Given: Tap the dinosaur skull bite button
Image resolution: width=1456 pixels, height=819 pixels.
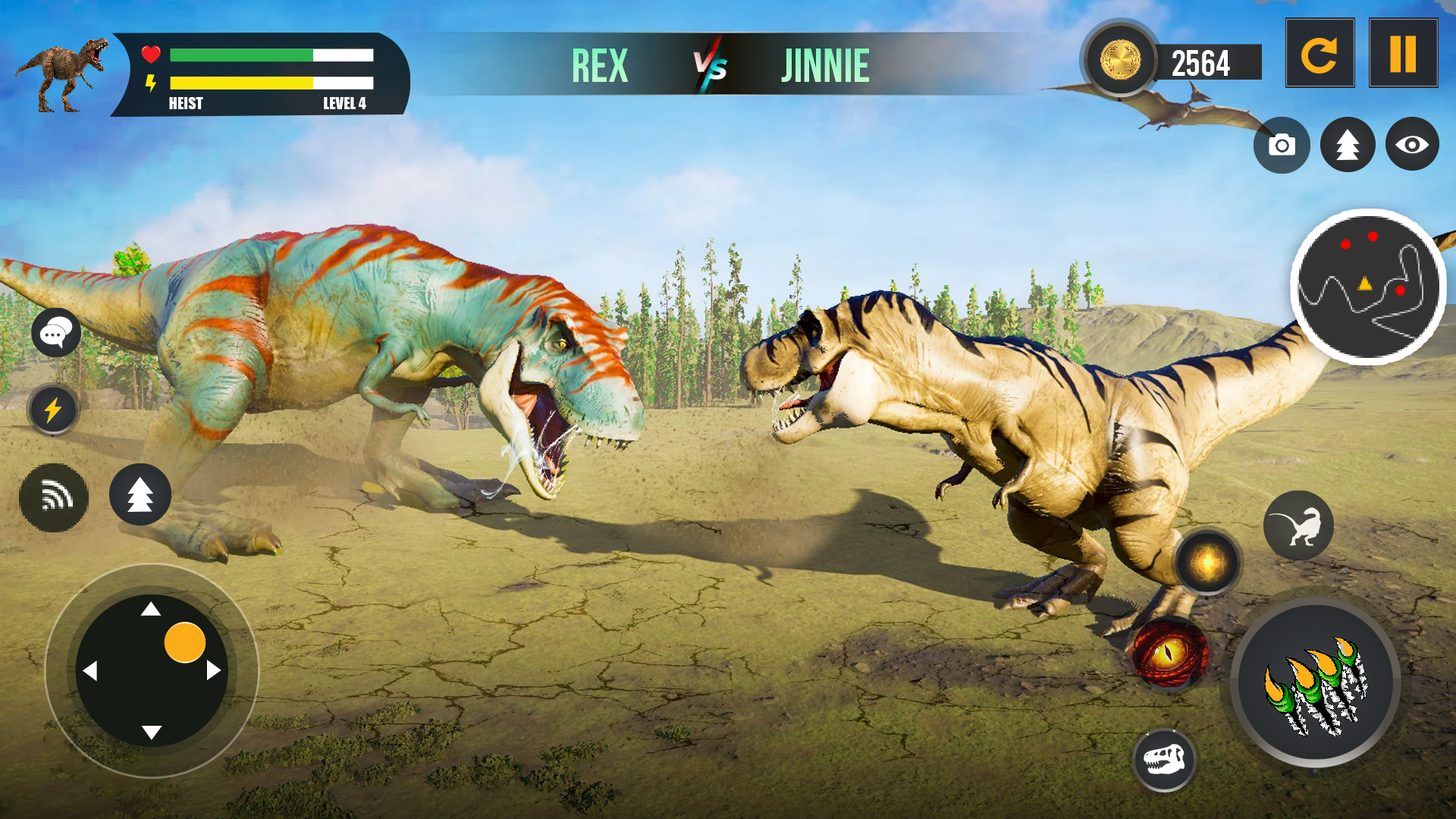Looking at the screenshot, I should point(1164,760).
